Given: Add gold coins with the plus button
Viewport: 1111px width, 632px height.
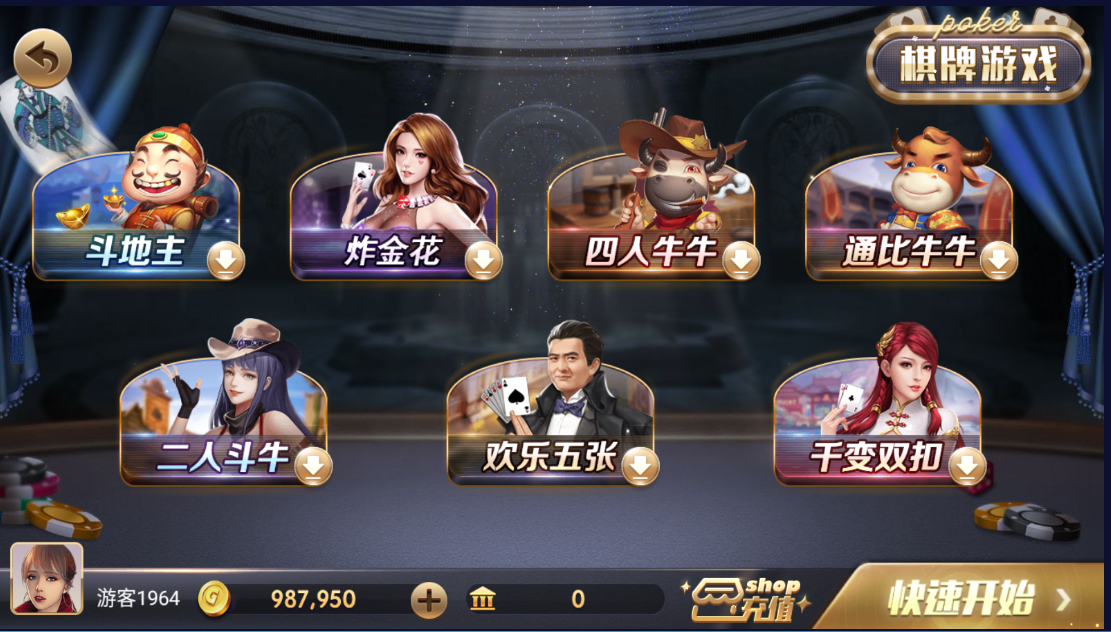Looking at the screenshot, I should click(x=429, y=600).
